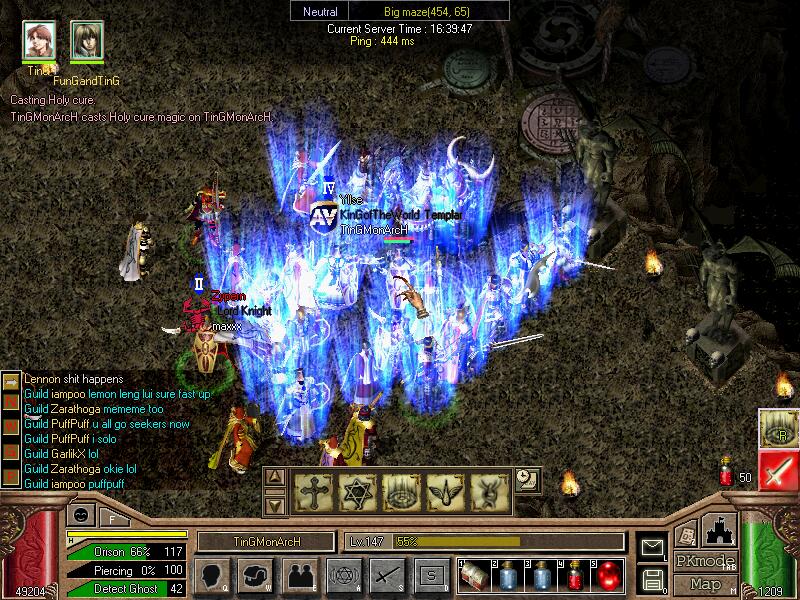Use the treasure chest in quick slot 1
The height and width of the screenshot is (600, 800).
pyautogui.click(x=475, y=576)
